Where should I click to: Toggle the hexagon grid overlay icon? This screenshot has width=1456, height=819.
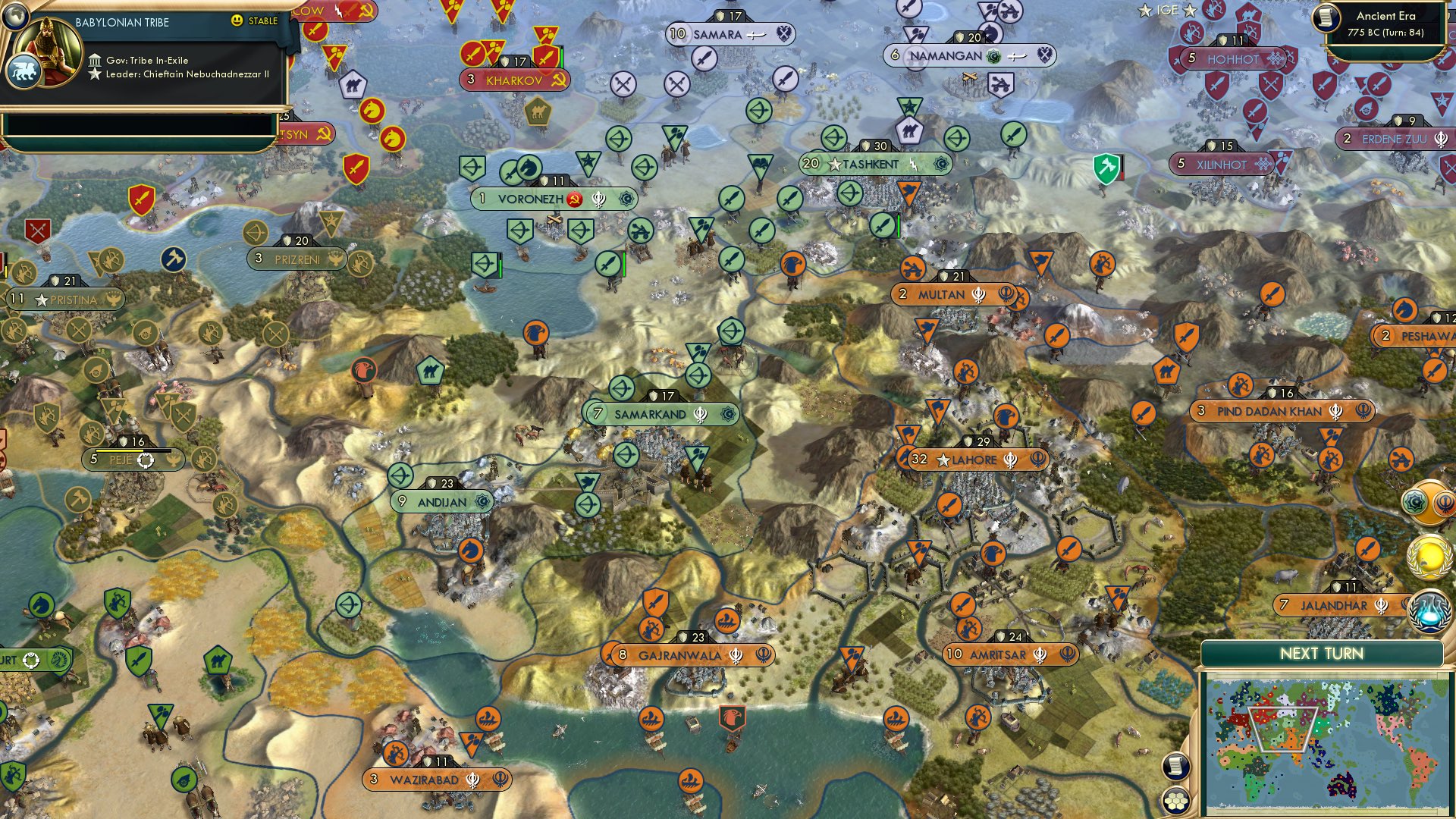click(1176, 801)
